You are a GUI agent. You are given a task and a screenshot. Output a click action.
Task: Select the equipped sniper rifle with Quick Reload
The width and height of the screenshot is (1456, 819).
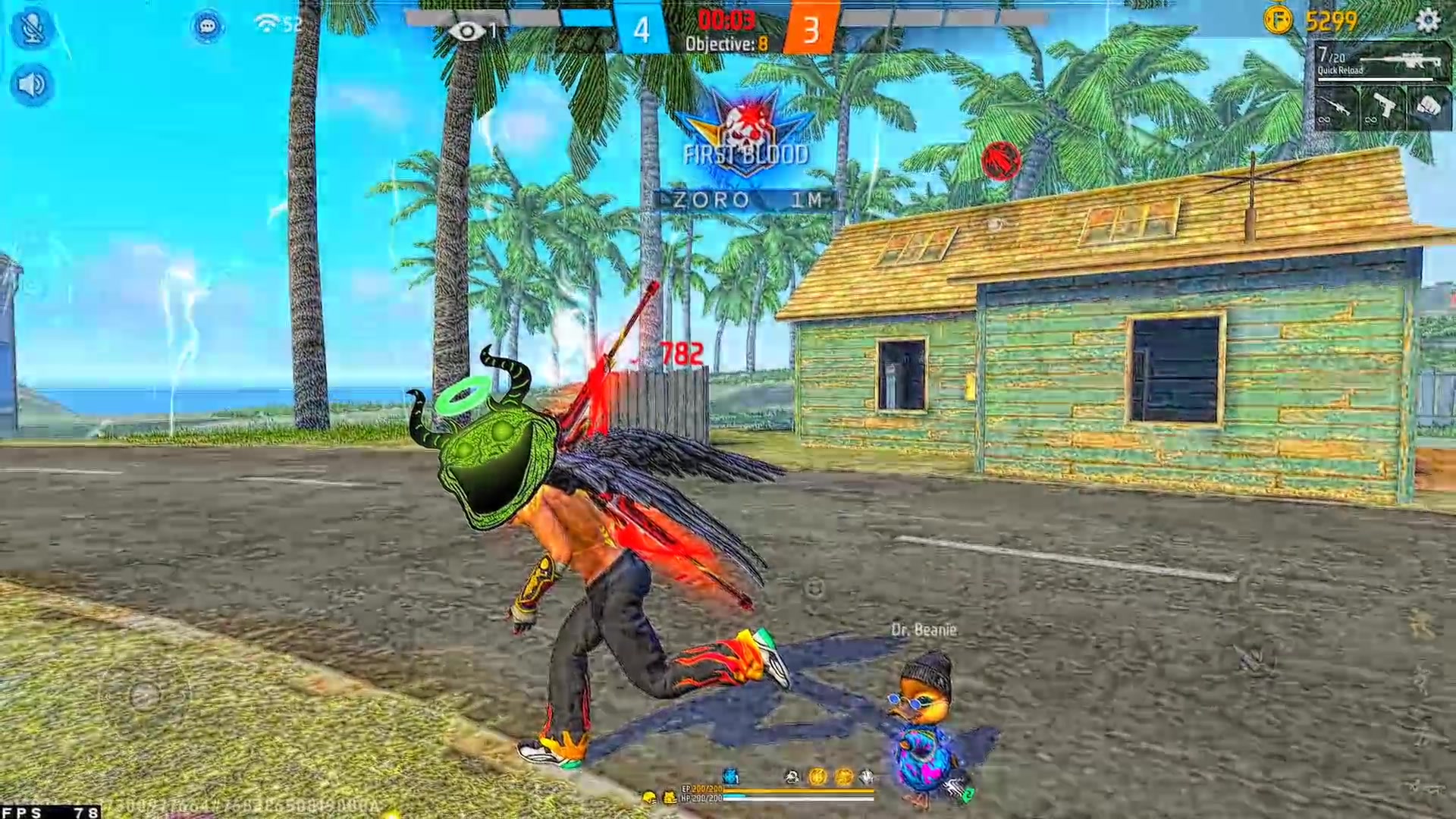tap(1382, 61)
